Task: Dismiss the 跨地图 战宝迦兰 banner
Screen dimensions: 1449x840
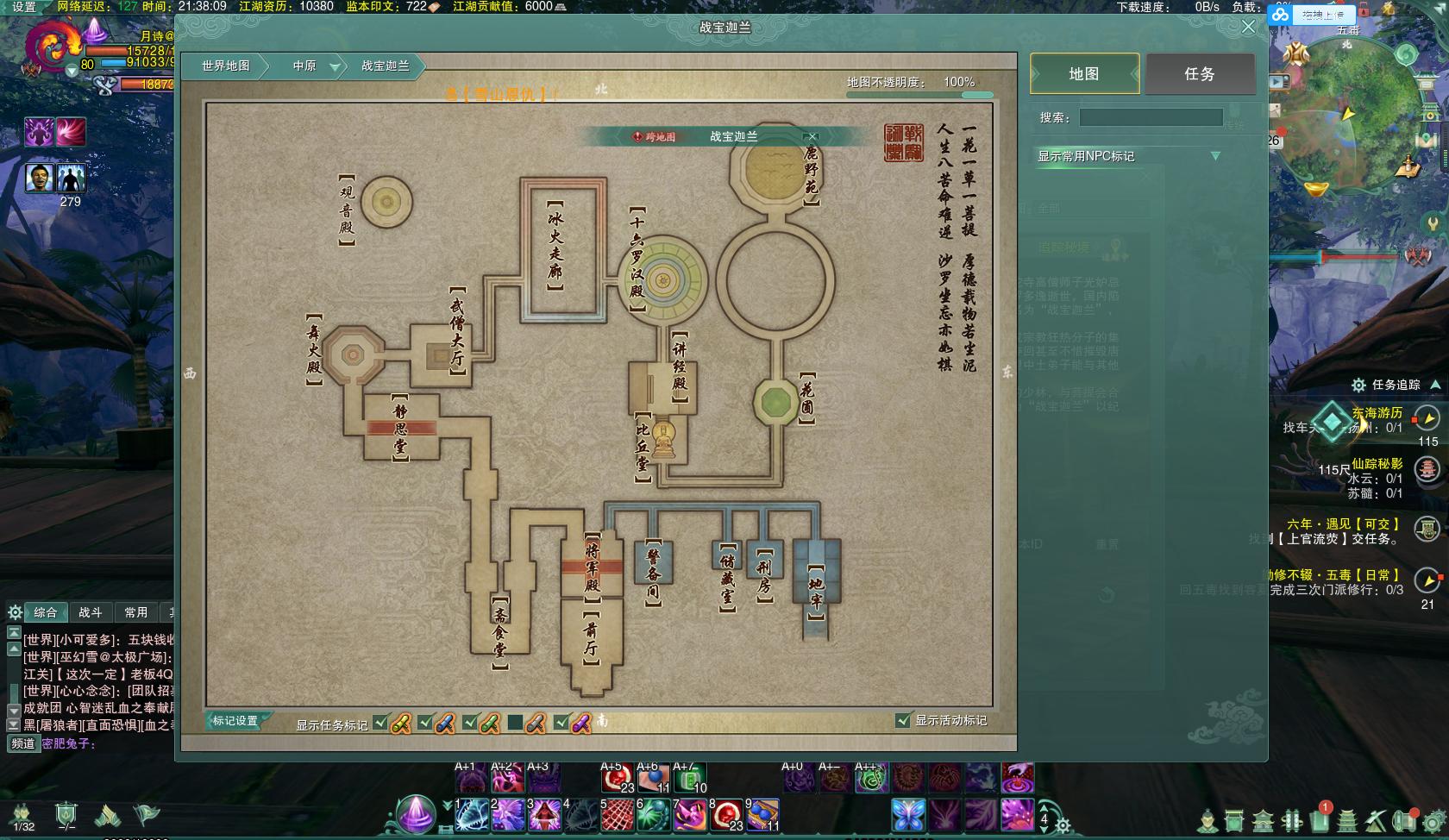Action: 812,136
